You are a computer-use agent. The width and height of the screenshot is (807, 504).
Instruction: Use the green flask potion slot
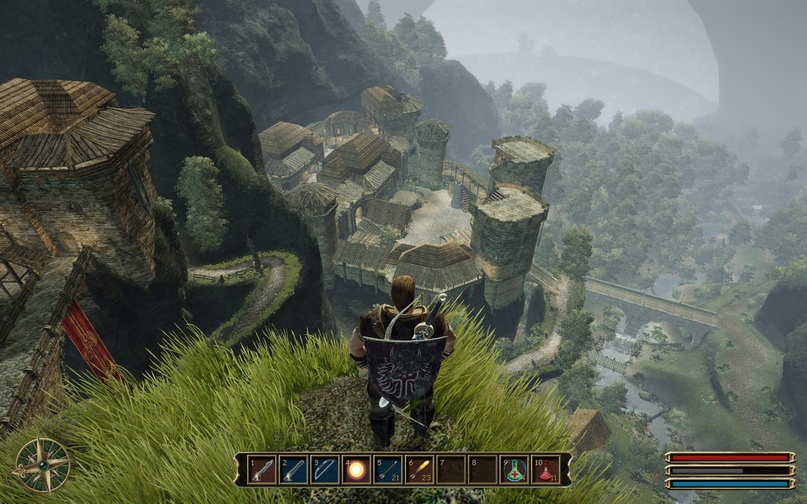coord(514,469)
